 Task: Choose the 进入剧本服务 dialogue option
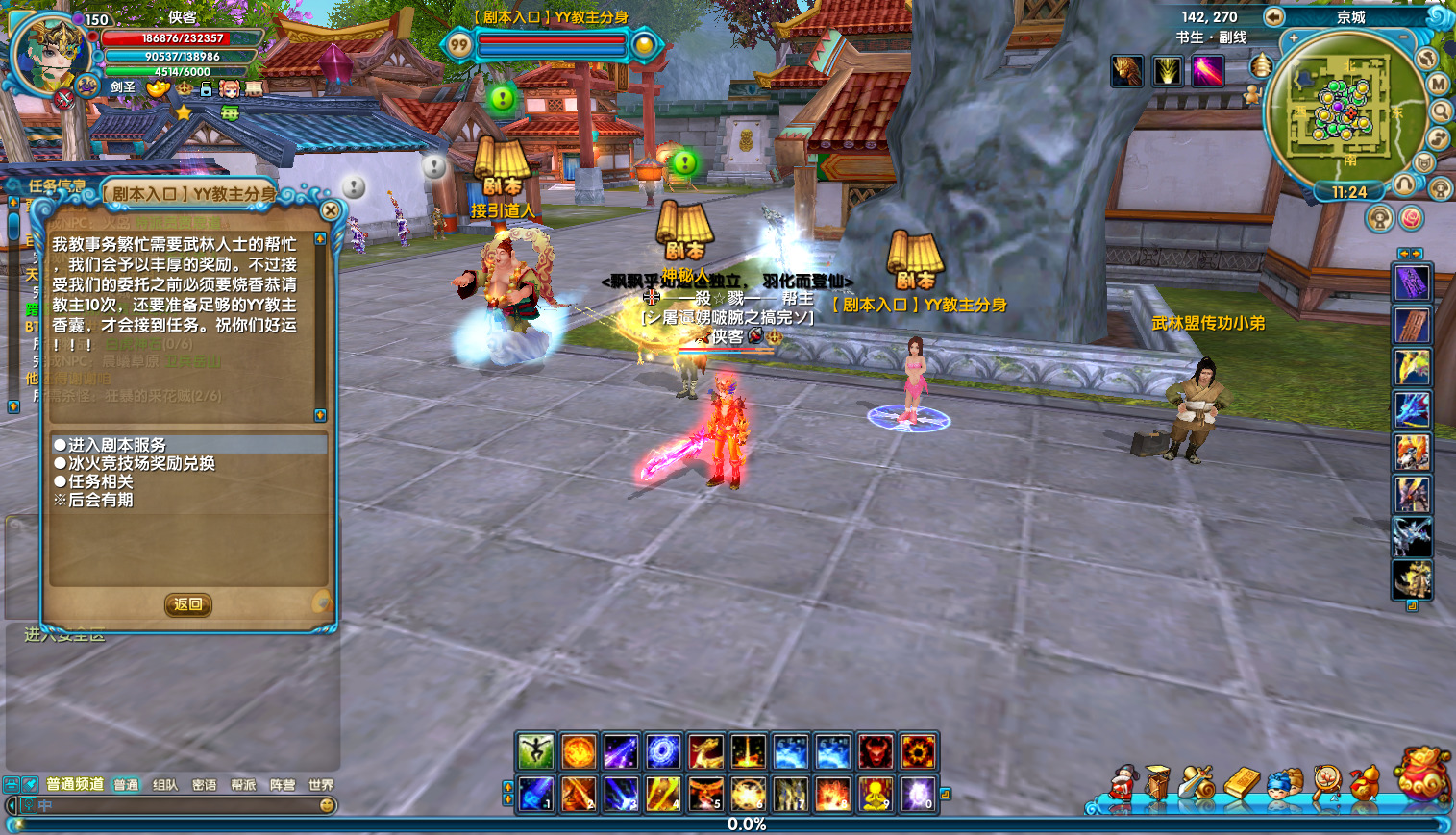pyautogui.click(x=116, y=445)
